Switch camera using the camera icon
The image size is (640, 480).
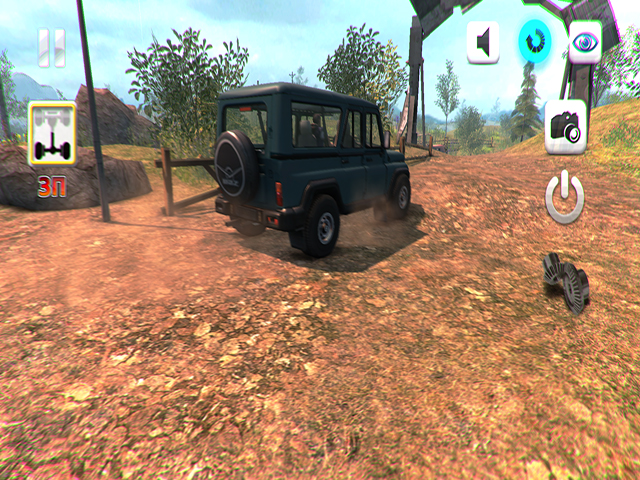[x=565, y=126]
